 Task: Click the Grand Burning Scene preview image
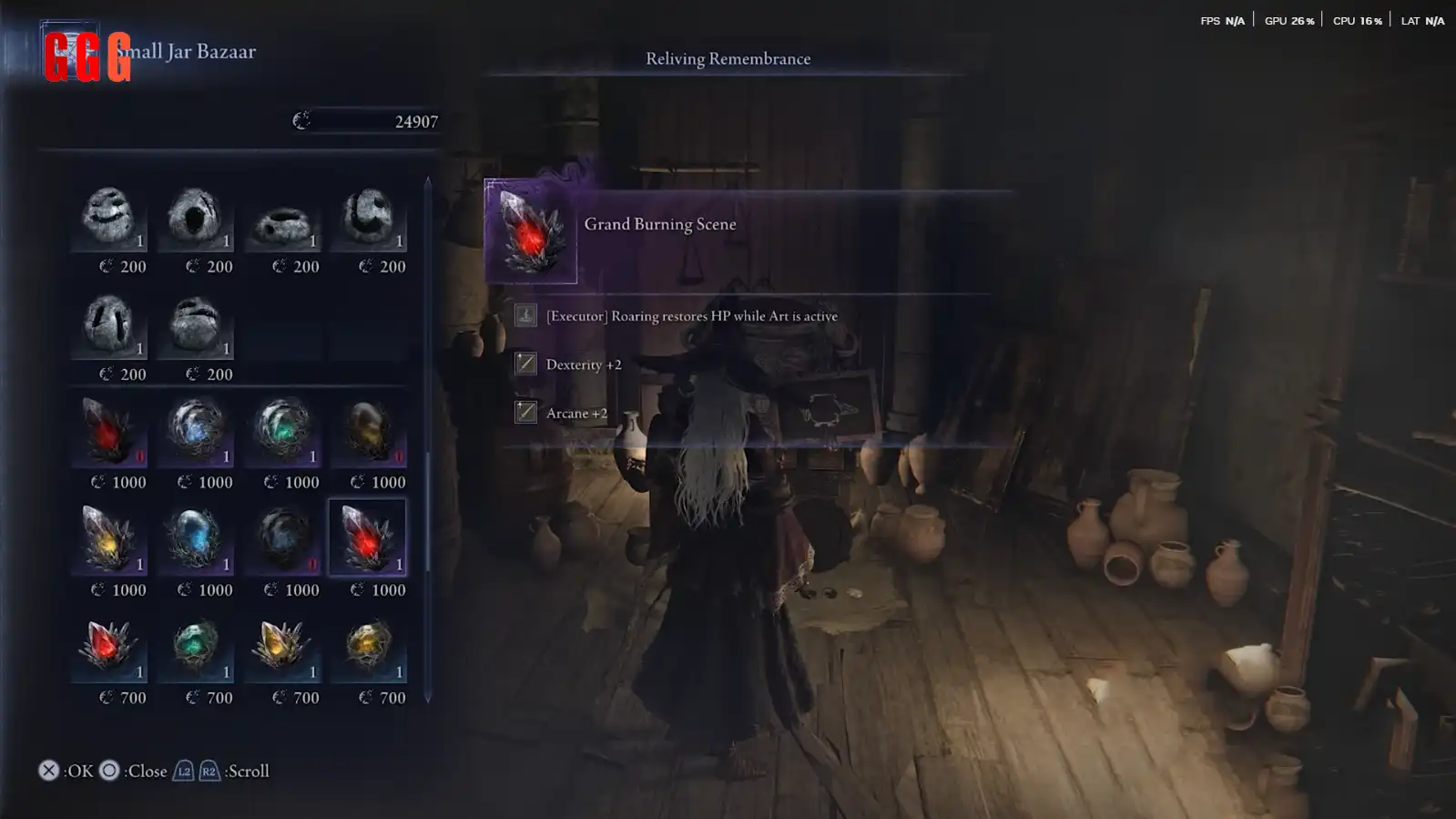[x=531, y=231]
